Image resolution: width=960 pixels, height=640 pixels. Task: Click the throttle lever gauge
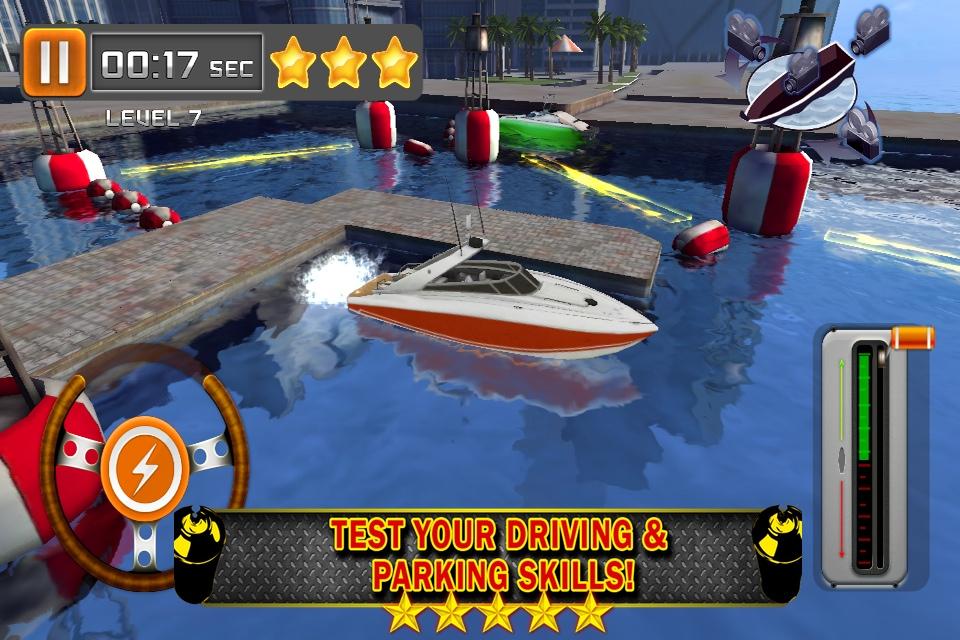click(x=866, y=457)
